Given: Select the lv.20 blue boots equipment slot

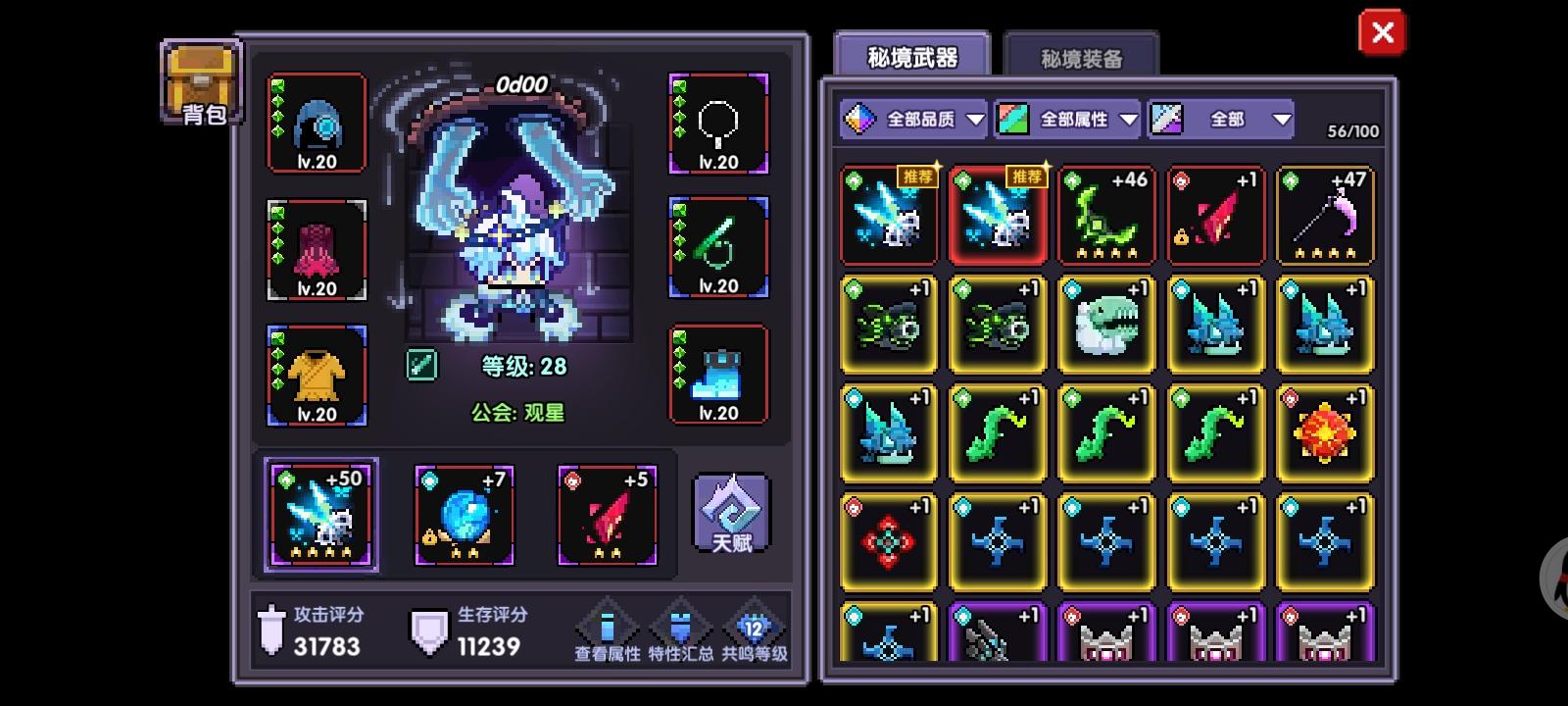Looking at the screenshot, I should pos(719,376).
